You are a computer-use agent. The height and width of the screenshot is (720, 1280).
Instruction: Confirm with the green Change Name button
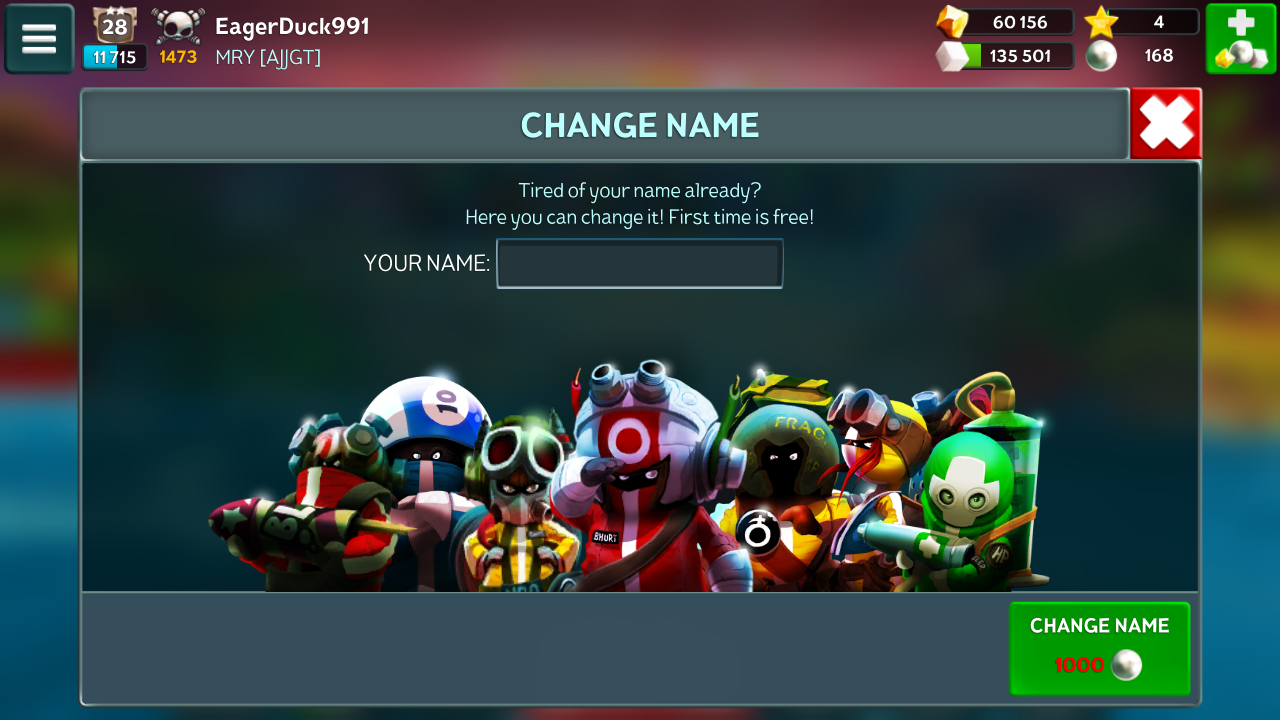(x=1099, y=648)
